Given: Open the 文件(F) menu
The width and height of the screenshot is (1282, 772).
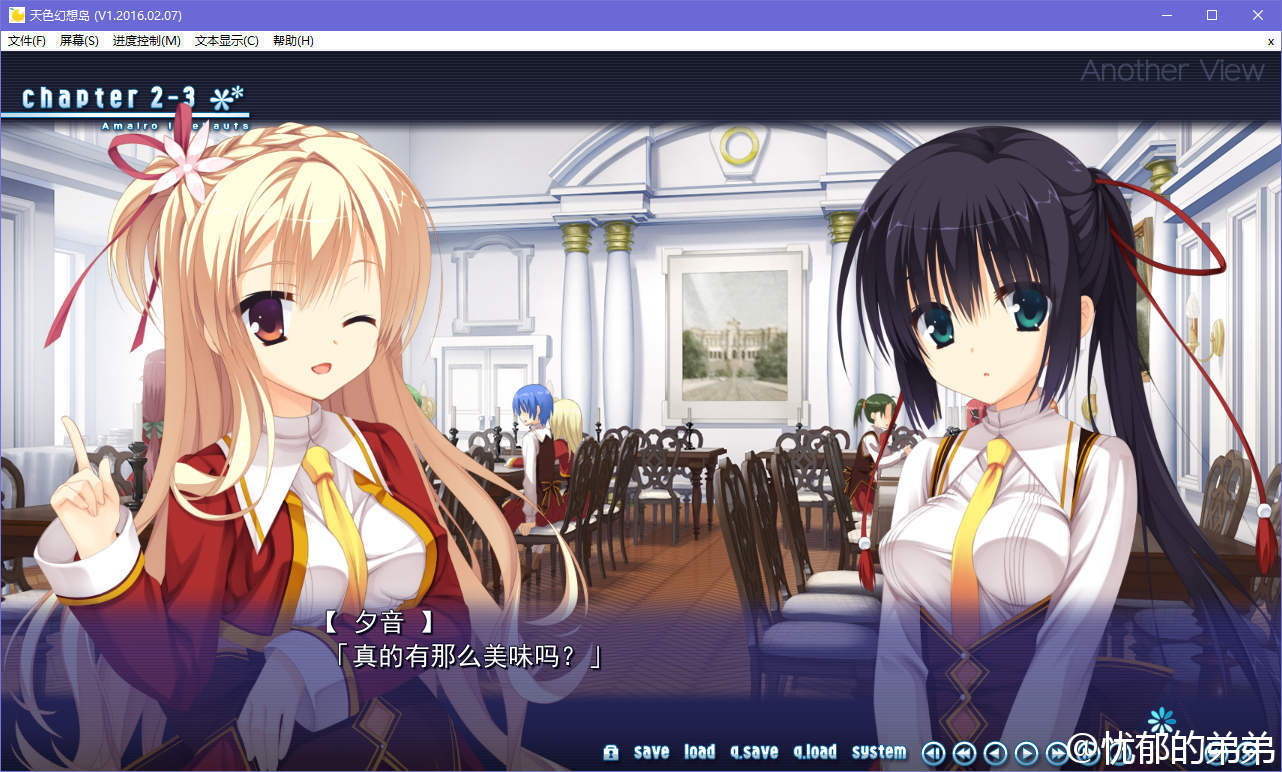Looking at the screenshot, I should 27,41.
